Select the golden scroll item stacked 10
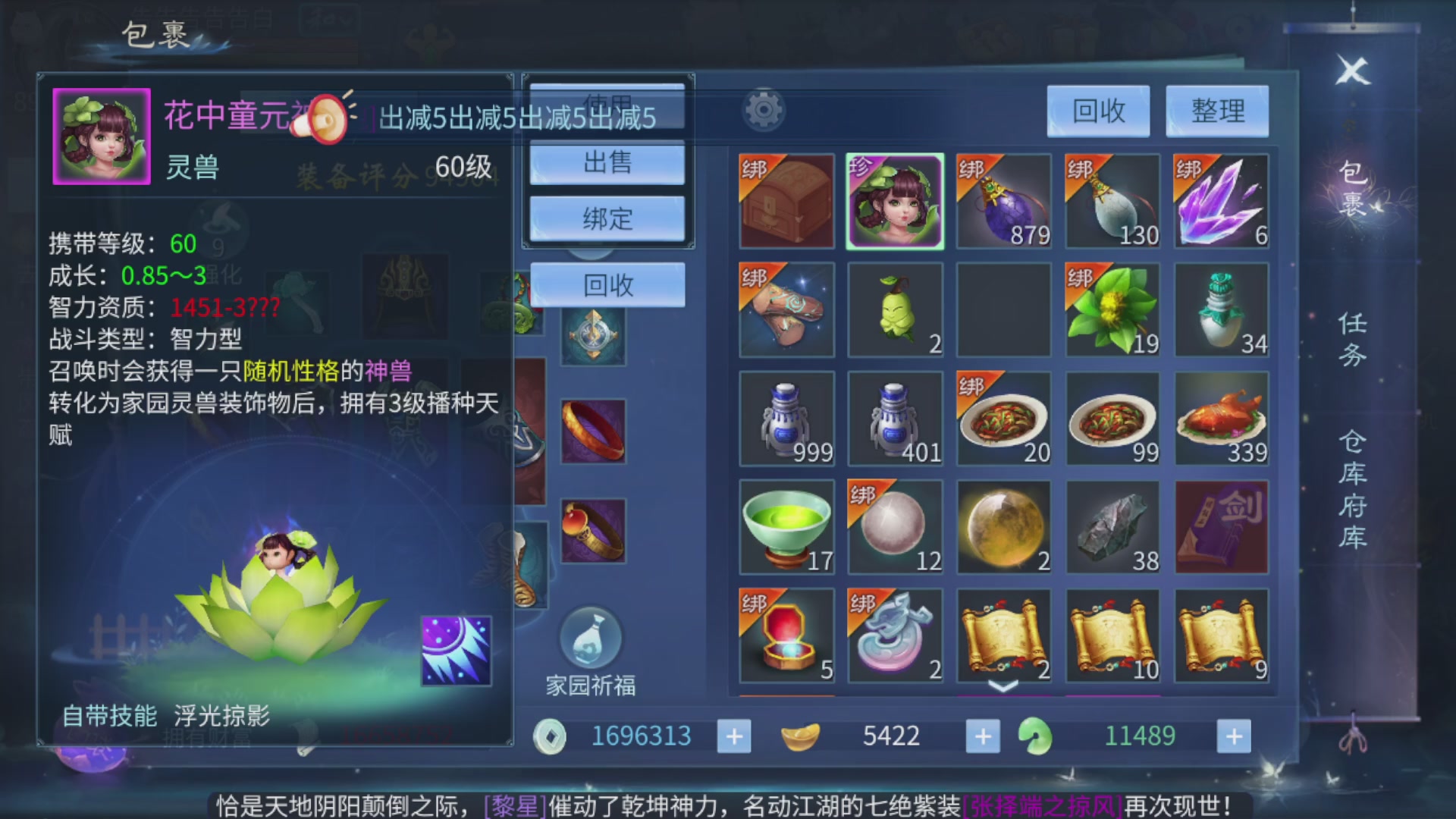Image resolution: width=1456 pixels, height=819 pixels. 1112,635
